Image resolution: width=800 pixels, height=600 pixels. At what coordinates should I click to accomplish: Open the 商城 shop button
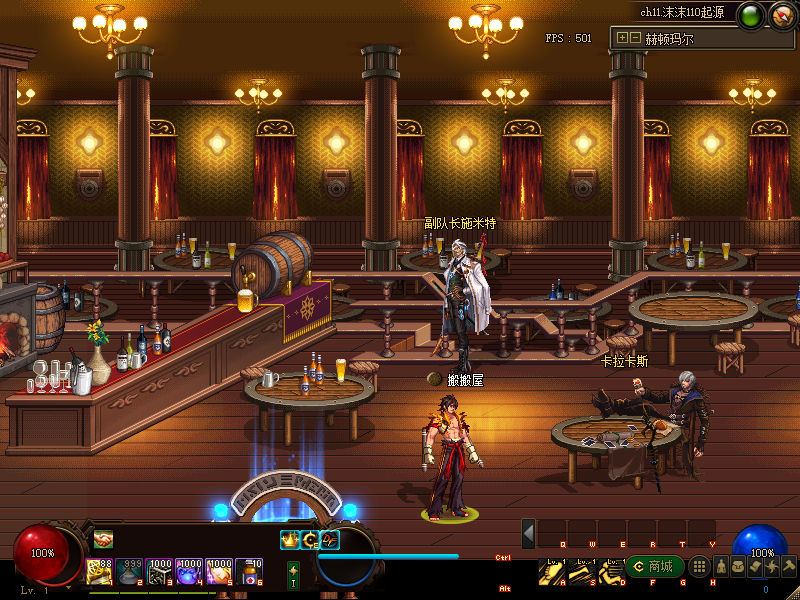(651, 567)
